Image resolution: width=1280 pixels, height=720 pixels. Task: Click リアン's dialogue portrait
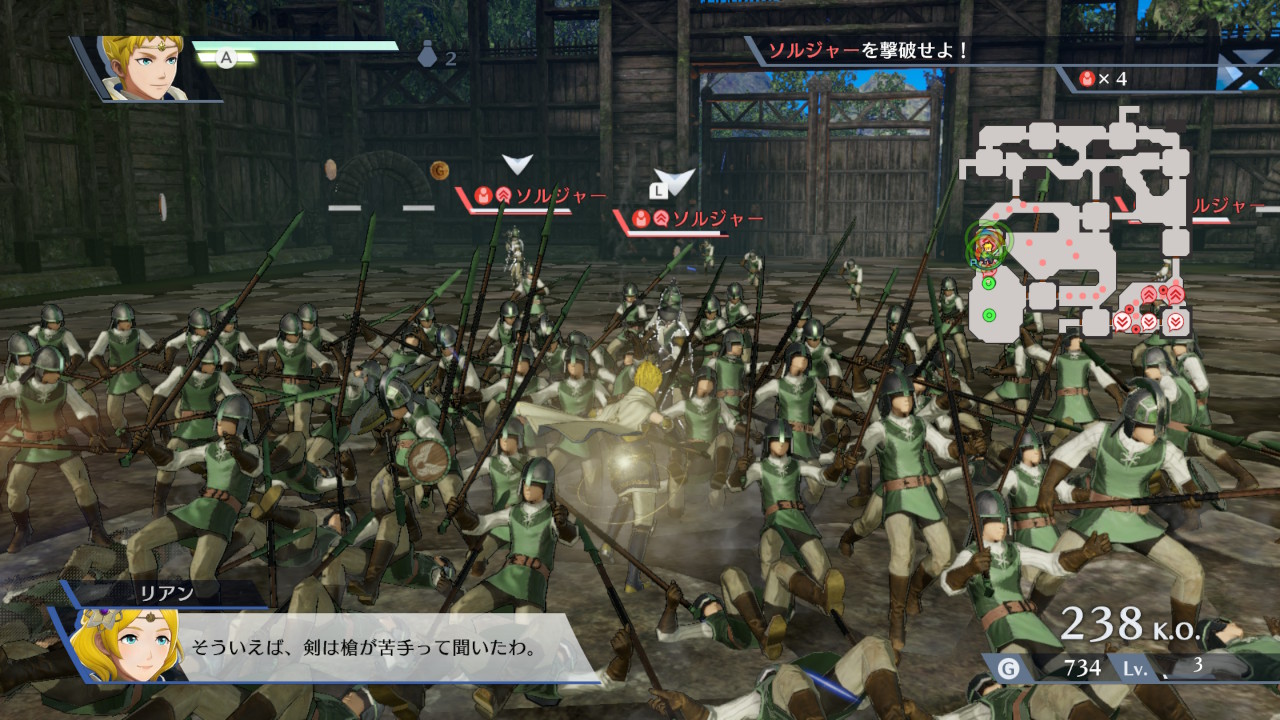[118, 646]
